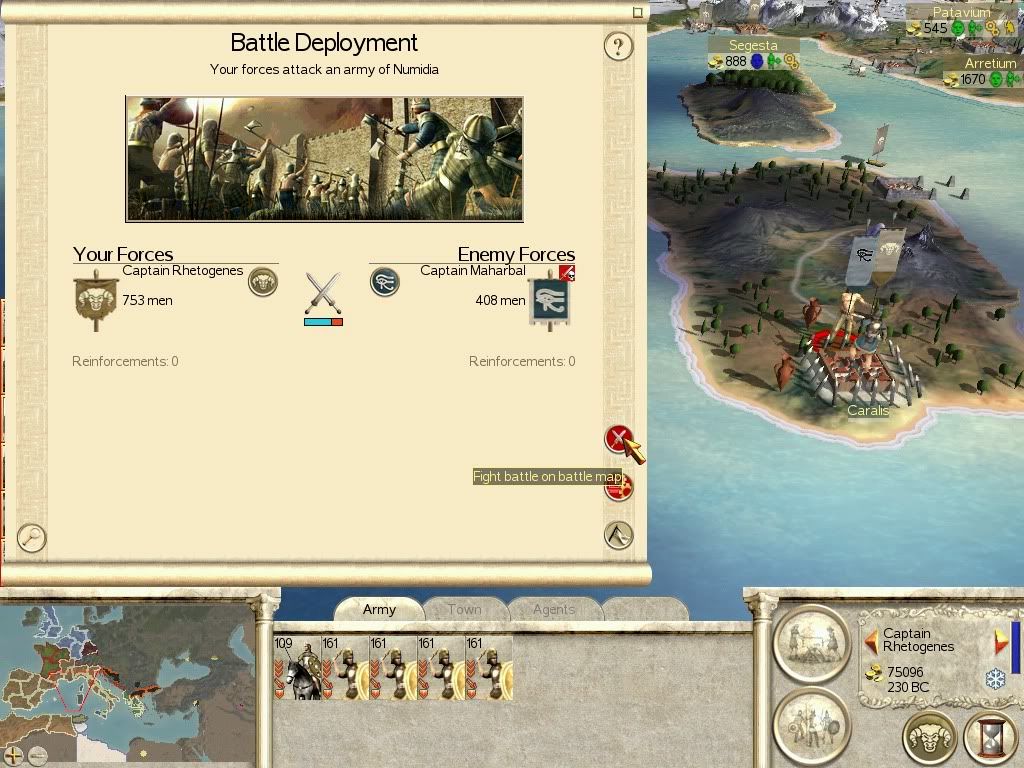Cycle to previous character with left arrow
This screenshot has width=1024, height=768.
(871, 639)
